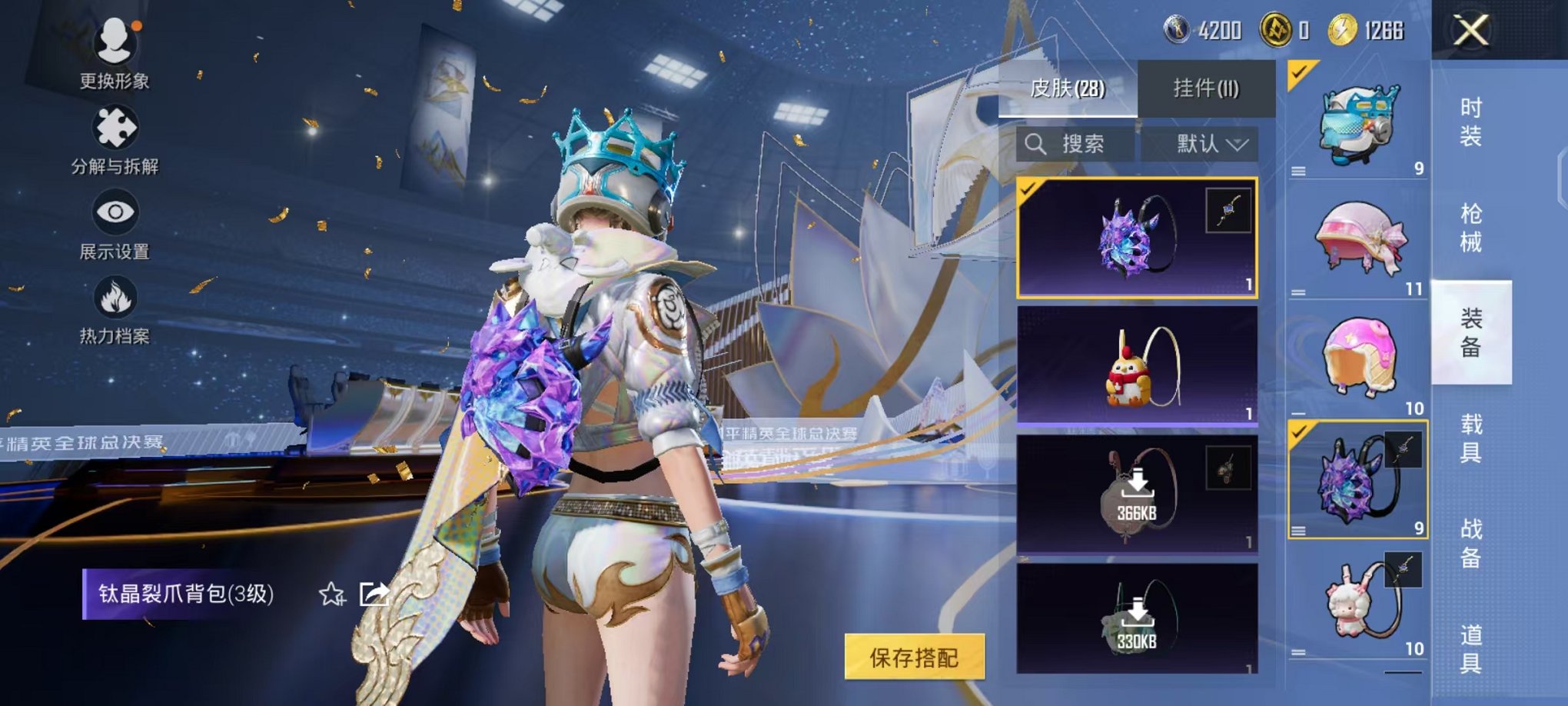Open the 更换形象 avatar change panel

[x=115, y=52]
